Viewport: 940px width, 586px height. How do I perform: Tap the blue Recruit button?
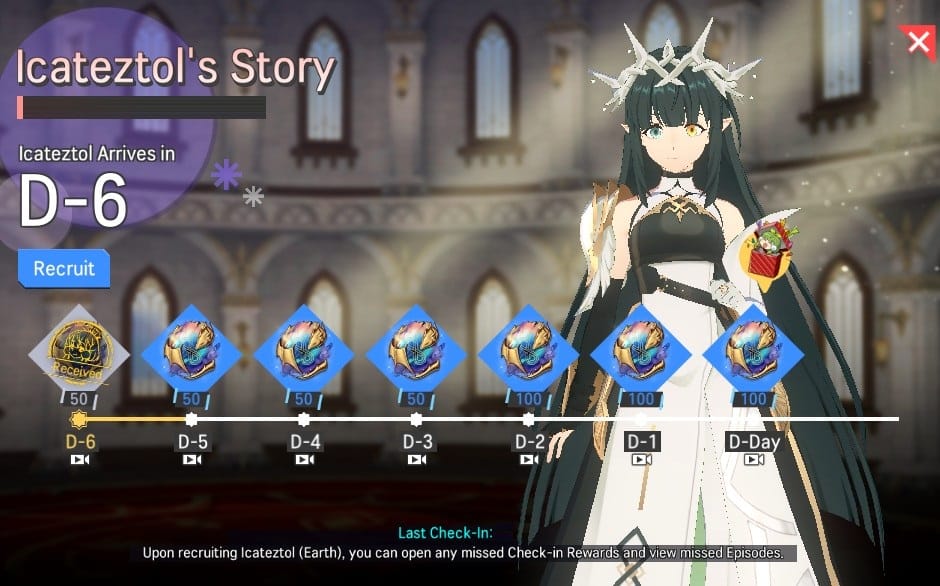[x=64, y=269]
